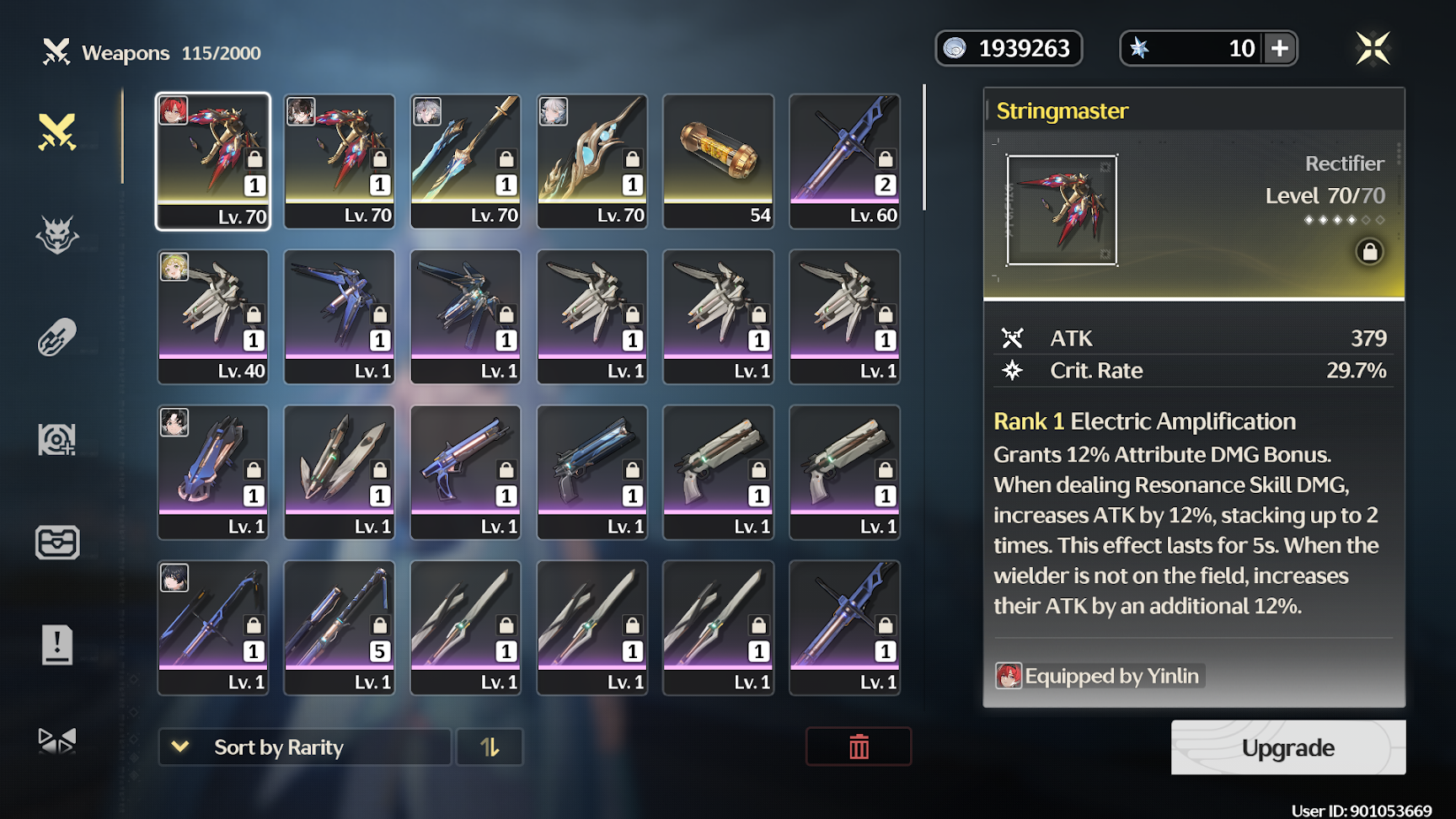Select the Lv. 40 gauntlets slot

point(213,317)
